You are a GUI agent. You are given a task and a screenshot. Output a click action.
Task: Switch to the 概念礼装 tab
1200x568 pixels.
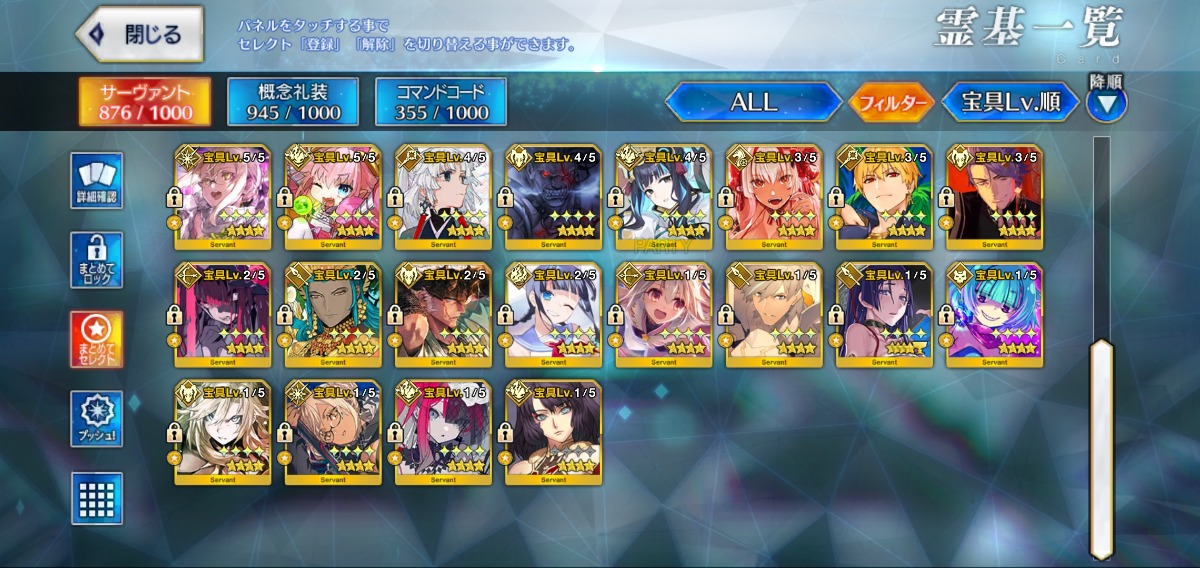(x=293, y=102)
